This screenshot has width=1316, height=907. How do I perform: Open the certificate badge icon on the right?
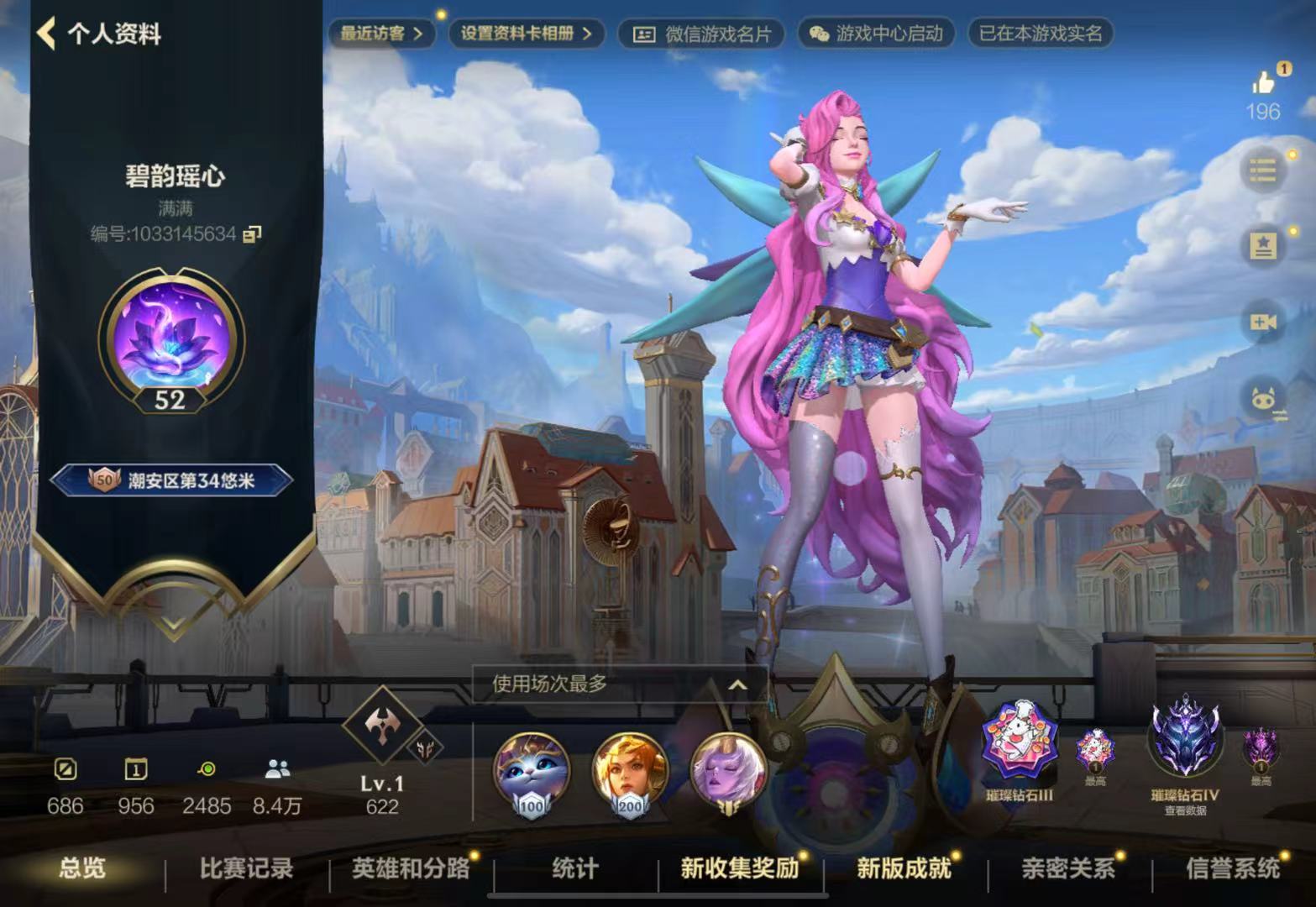pyautogui.click(x=1265, y=244)
